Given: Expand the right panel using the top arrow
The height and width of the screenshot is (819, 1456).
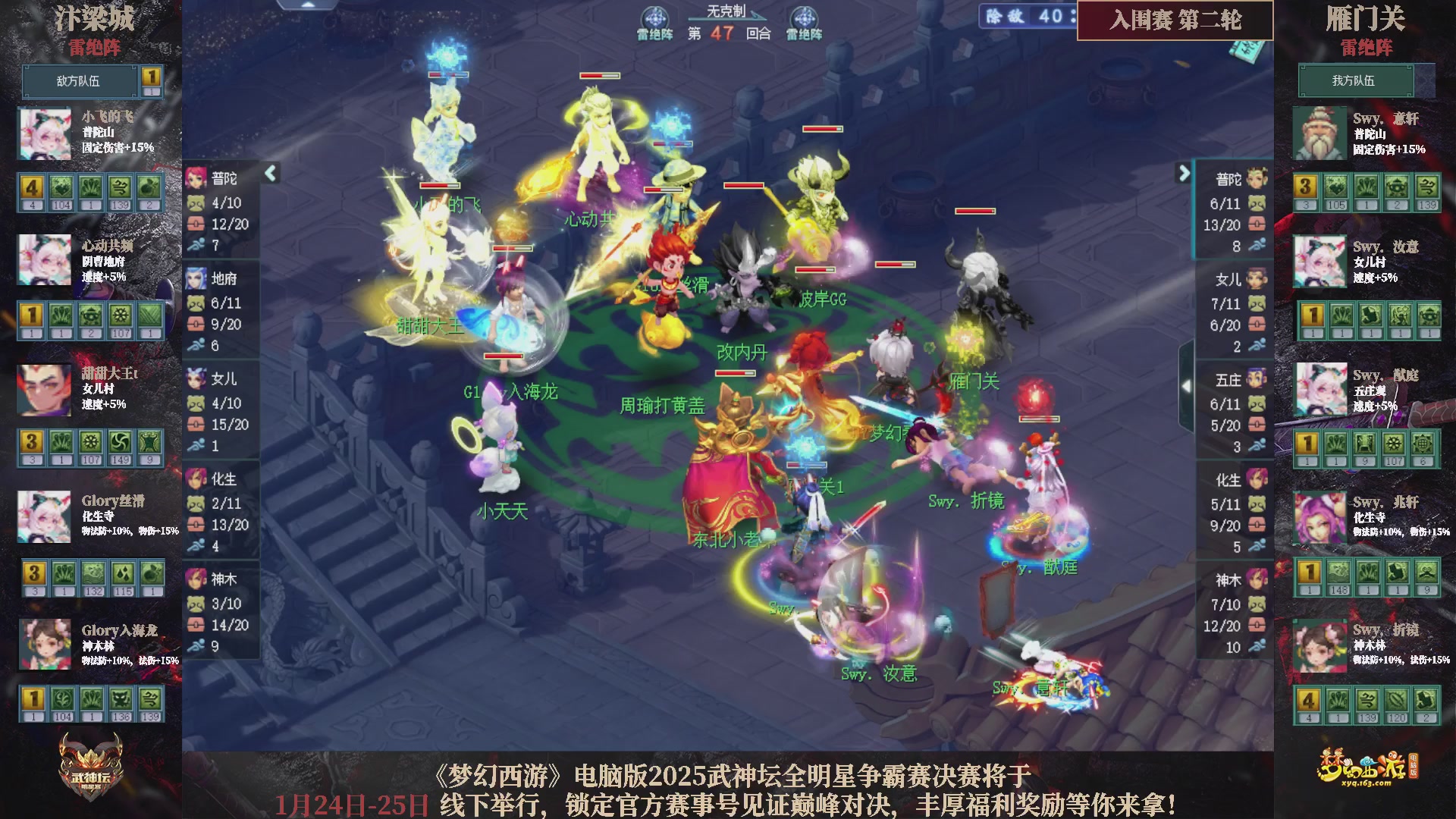Looking at the screenshot, I should coord(1185,173).
